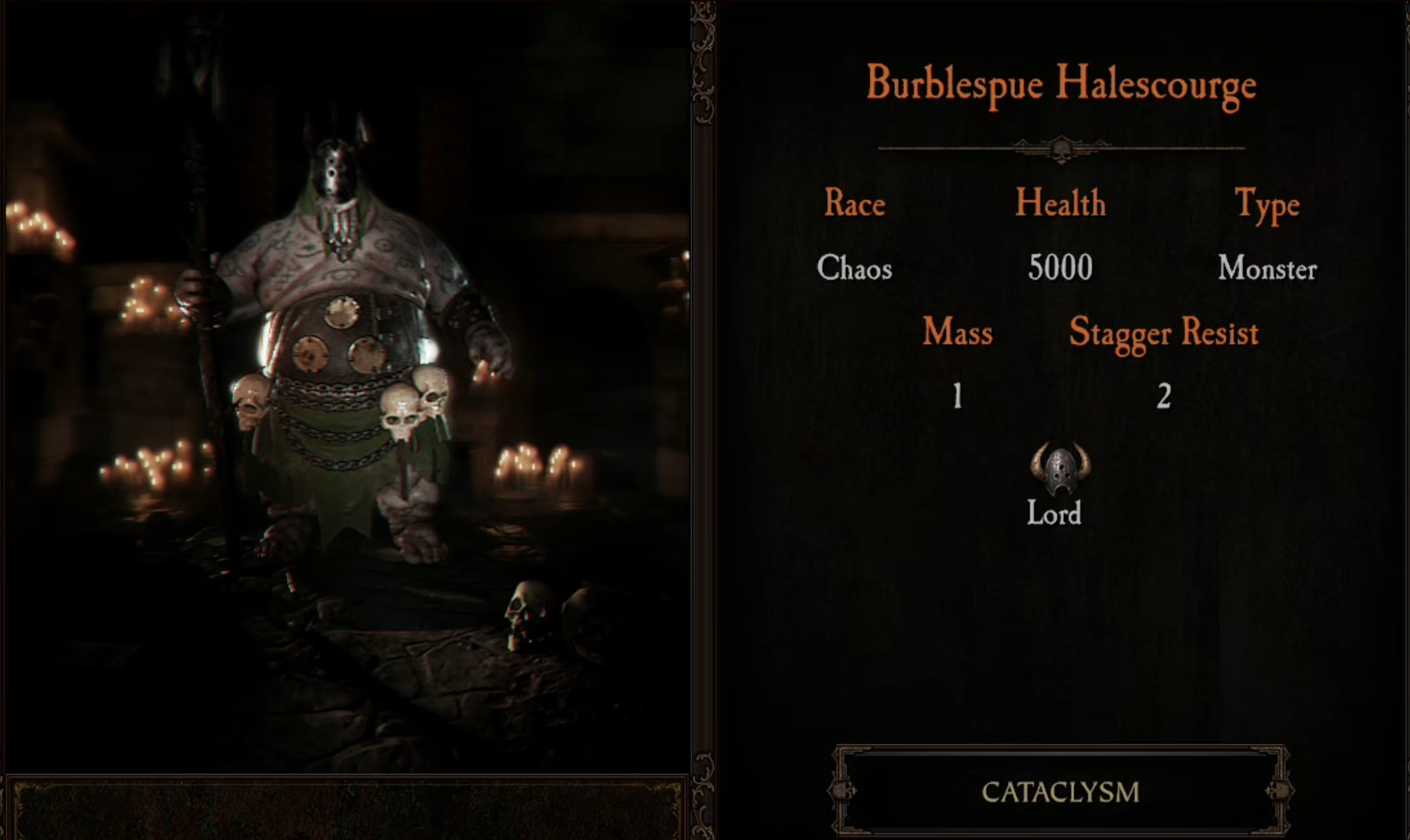Click the Lord helmet icon
This screenshot has height=840, width=1410.
pyautogui.click(x=1060, y=469)
